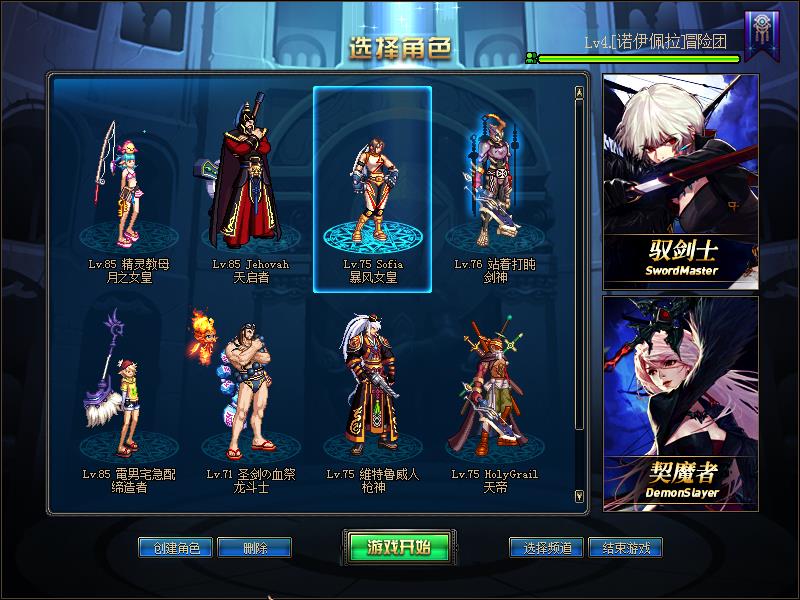
Task: Open the 选择频道 channel selection
Action: click(x=546, y=548)
